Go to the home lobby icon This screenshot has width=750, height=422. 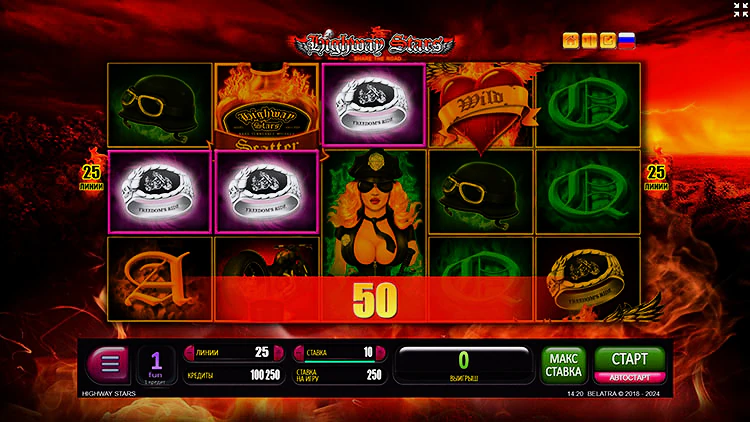pyautogui.click(x=571, y=41)
